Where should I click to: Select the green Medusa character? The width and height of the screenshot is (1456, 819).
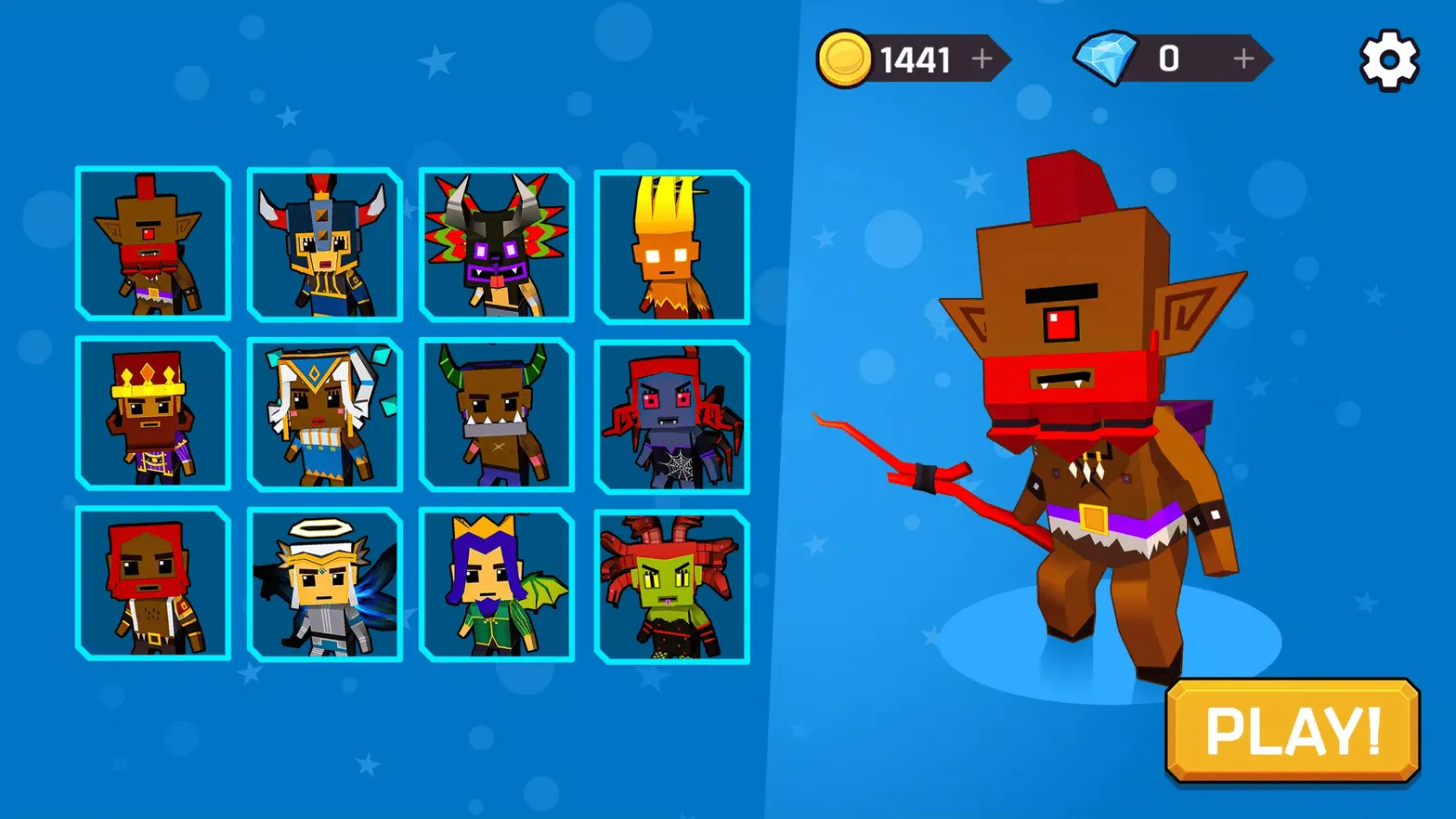click(668, 585)
